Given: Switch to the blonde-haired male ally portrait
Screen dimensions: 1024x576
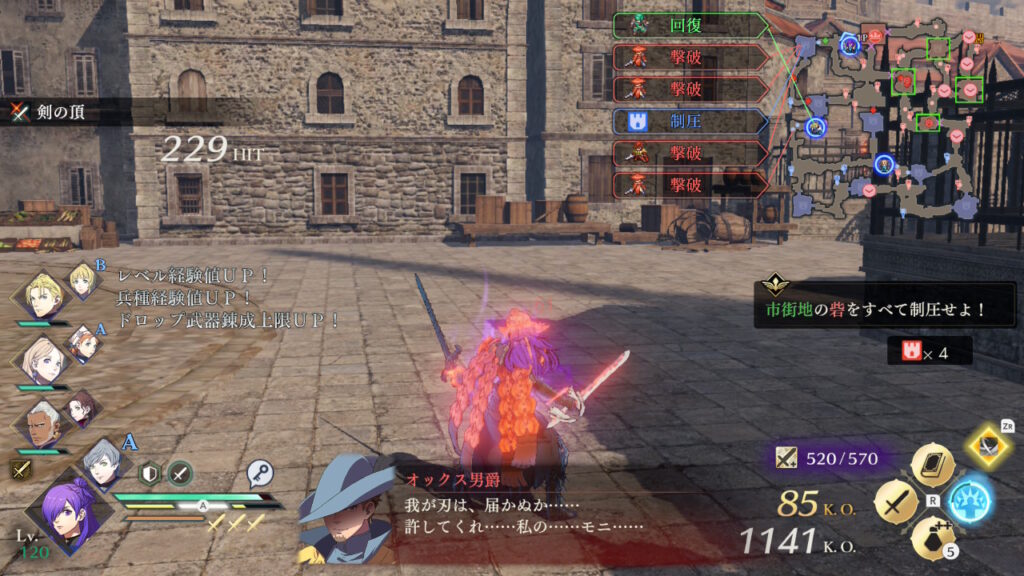Looking at the screenshot, I should pyautogui.click(x=44, y=293).
